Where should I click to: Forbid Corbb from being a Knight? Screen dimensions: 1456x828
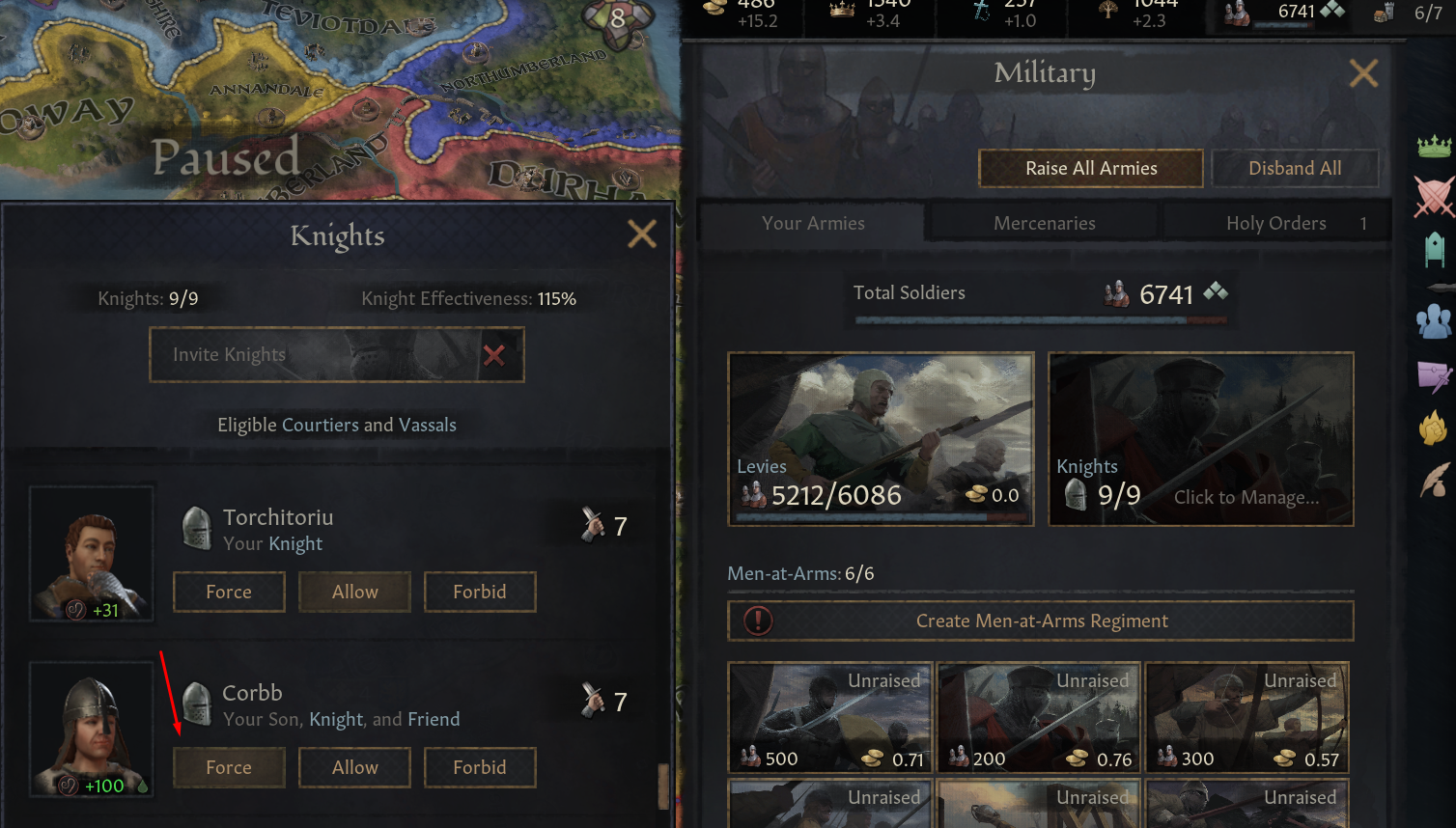click(480, 767)
